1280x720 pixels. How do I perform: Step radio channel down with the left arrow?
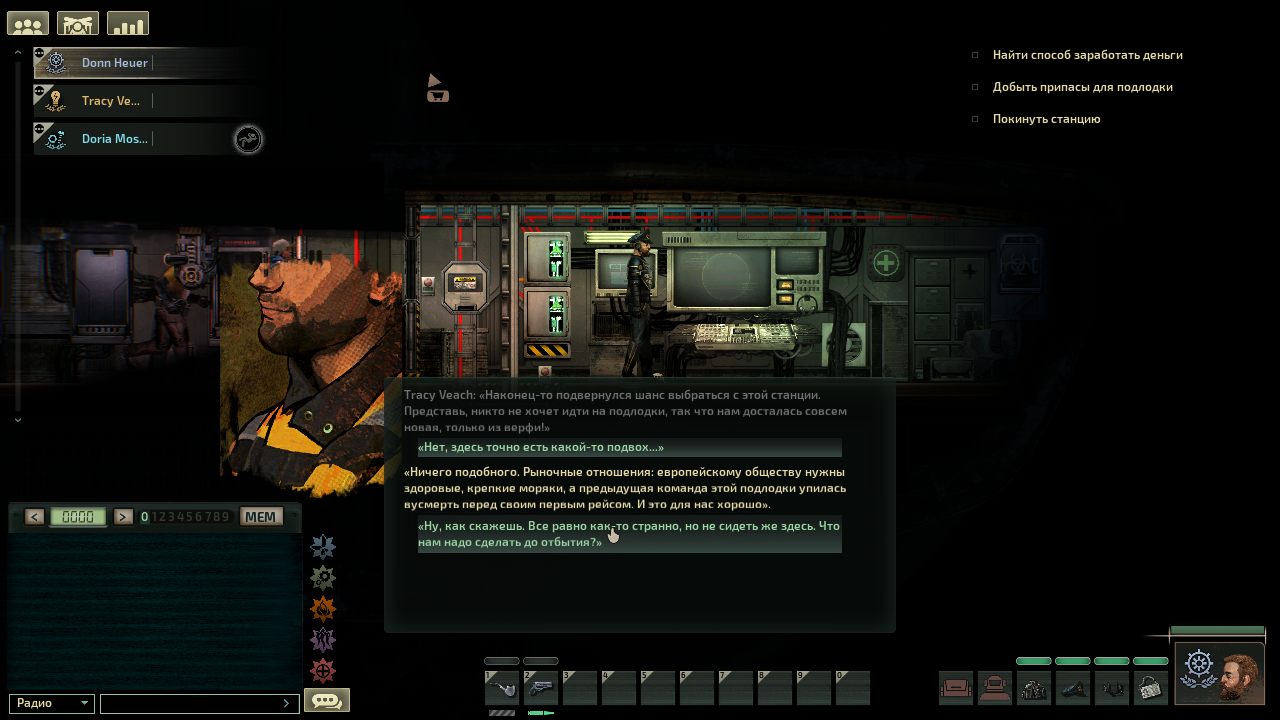point(35,517)
